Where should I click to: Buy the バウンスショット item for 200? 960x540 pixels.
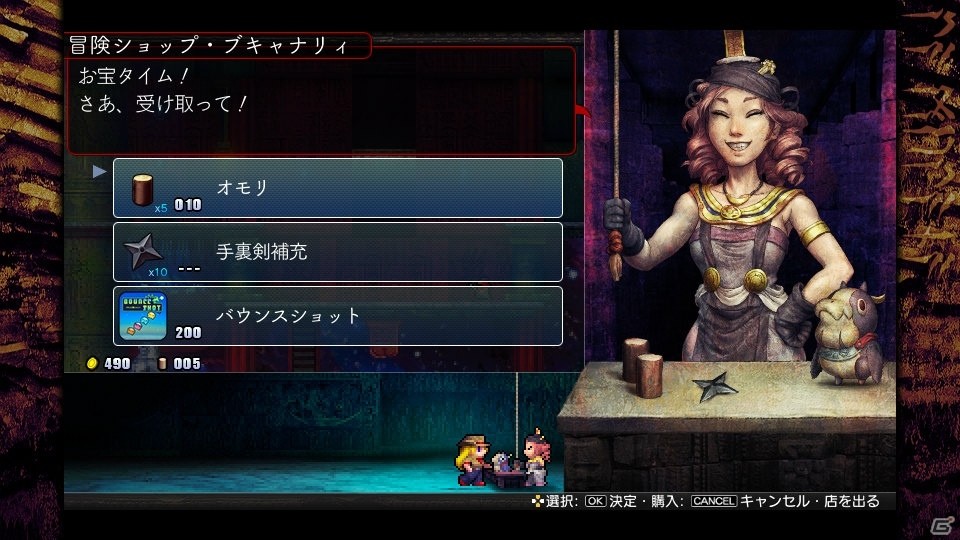coord(337,316)
